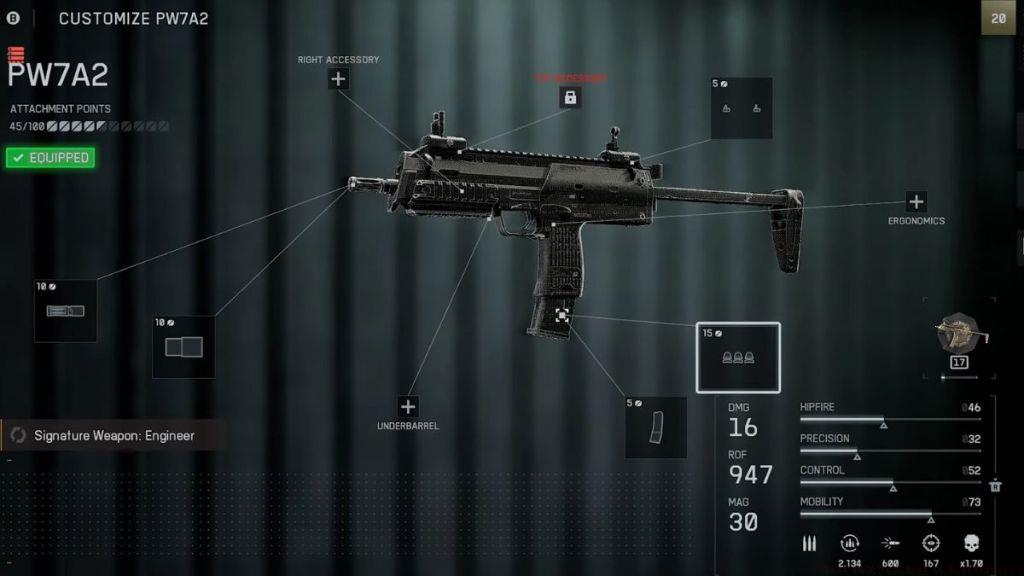
Task: Add an Underbarrel attachment
Action: click(408, 407)
